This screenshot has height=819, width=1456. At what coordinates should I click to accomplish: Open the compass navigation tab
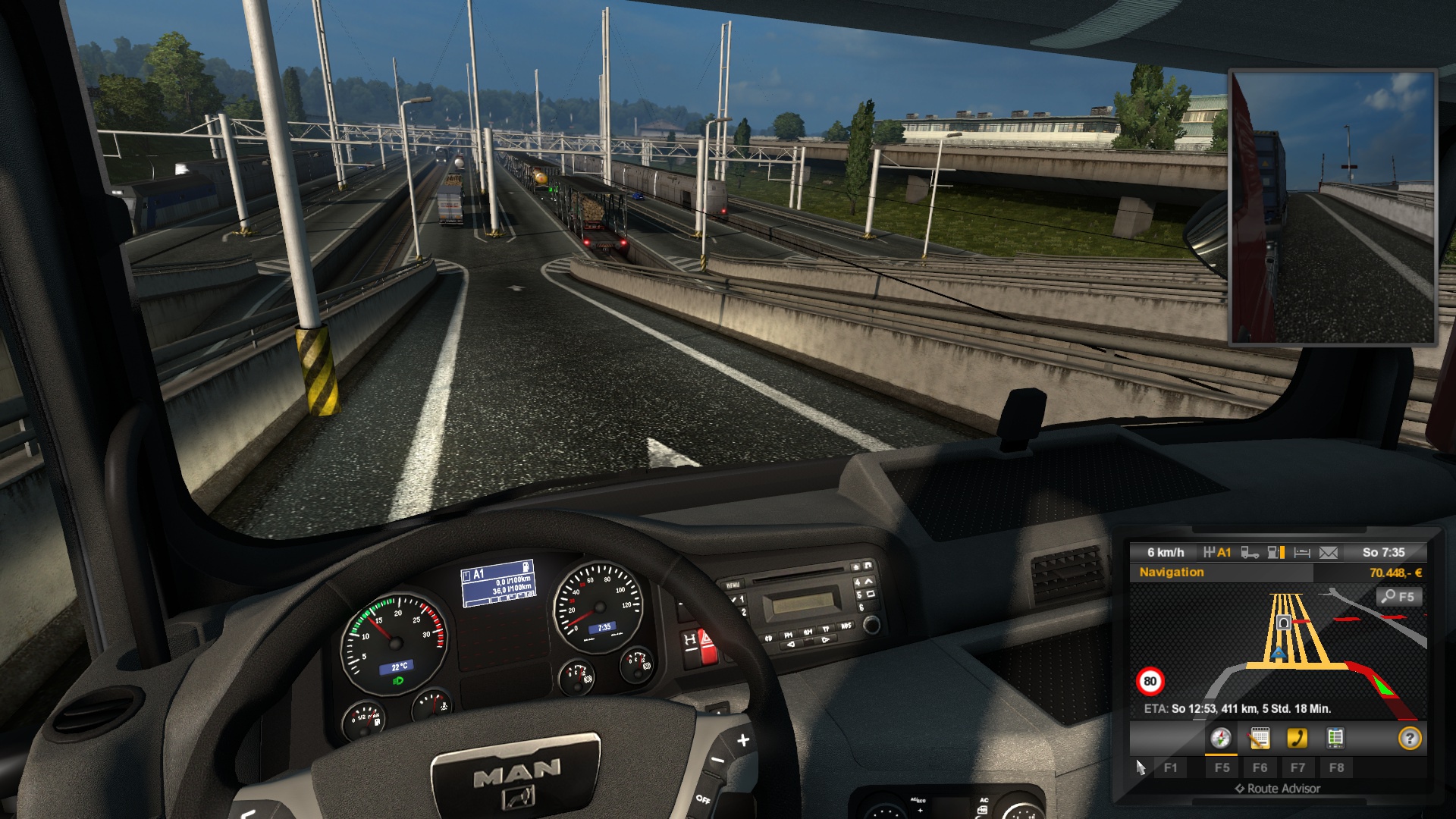(1220, 738)
